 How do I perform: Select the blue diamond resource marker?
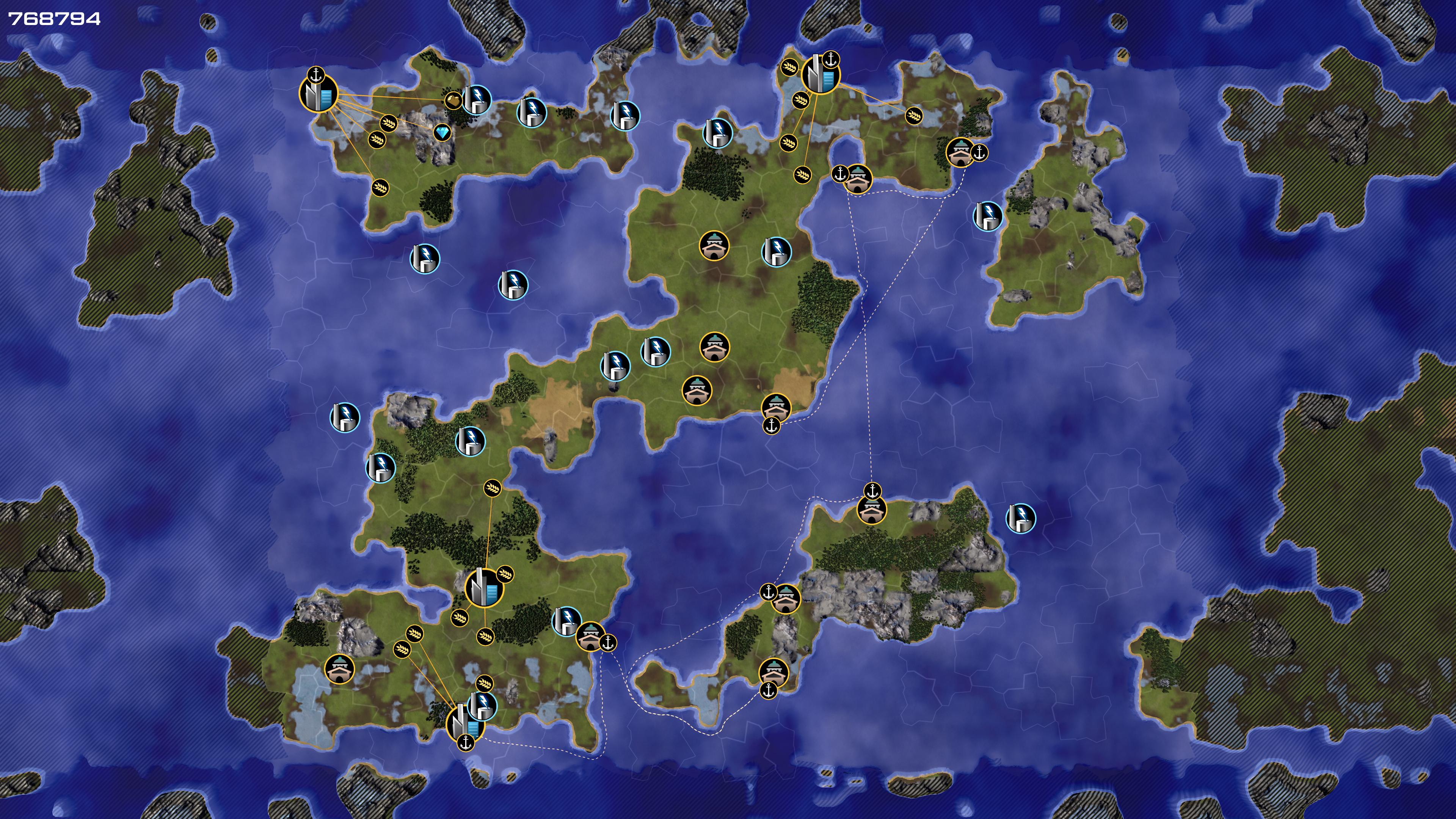pos(442,133)
